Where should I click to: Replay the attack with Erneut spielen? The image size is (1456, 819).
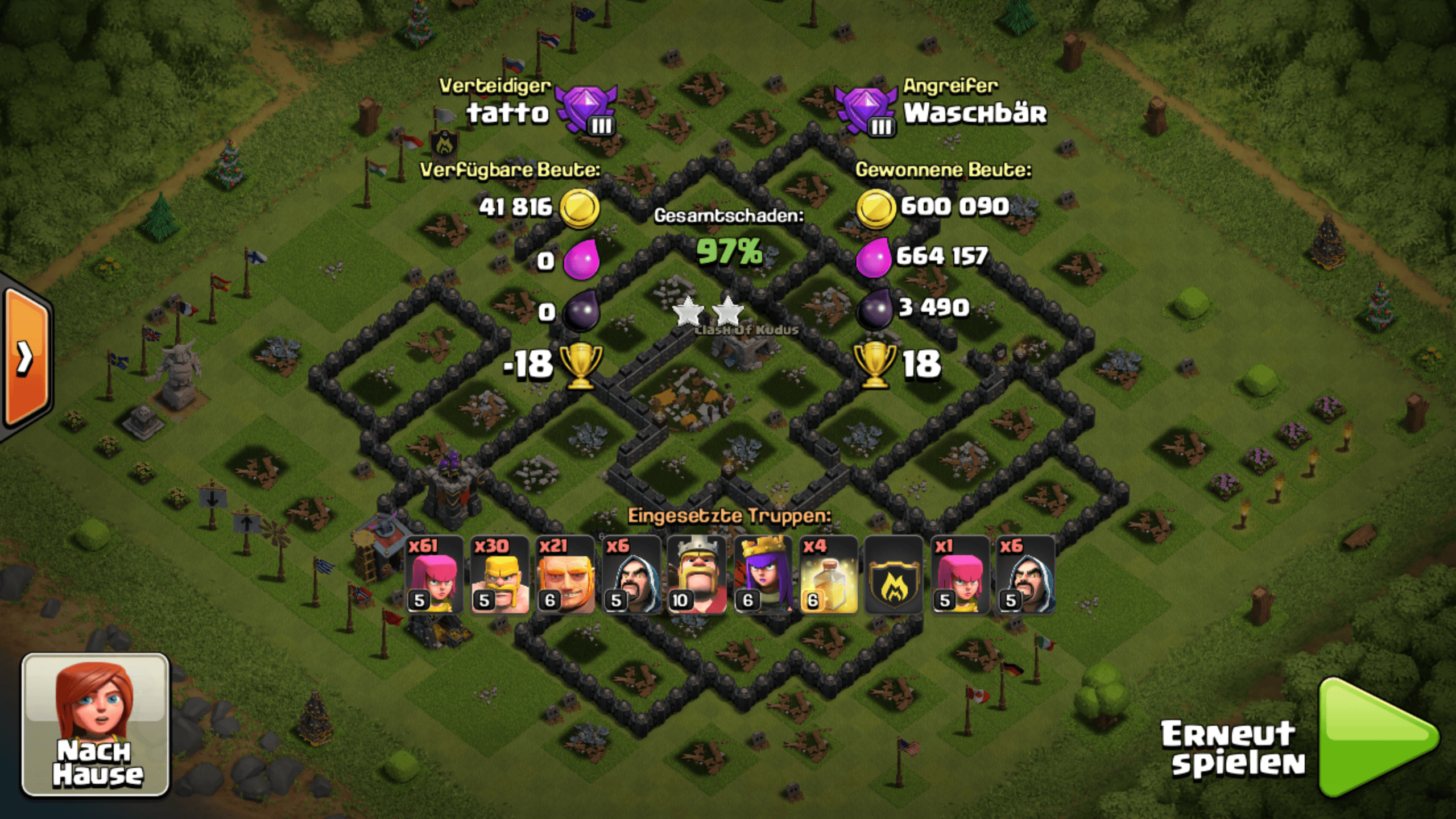coord(1376,737)
